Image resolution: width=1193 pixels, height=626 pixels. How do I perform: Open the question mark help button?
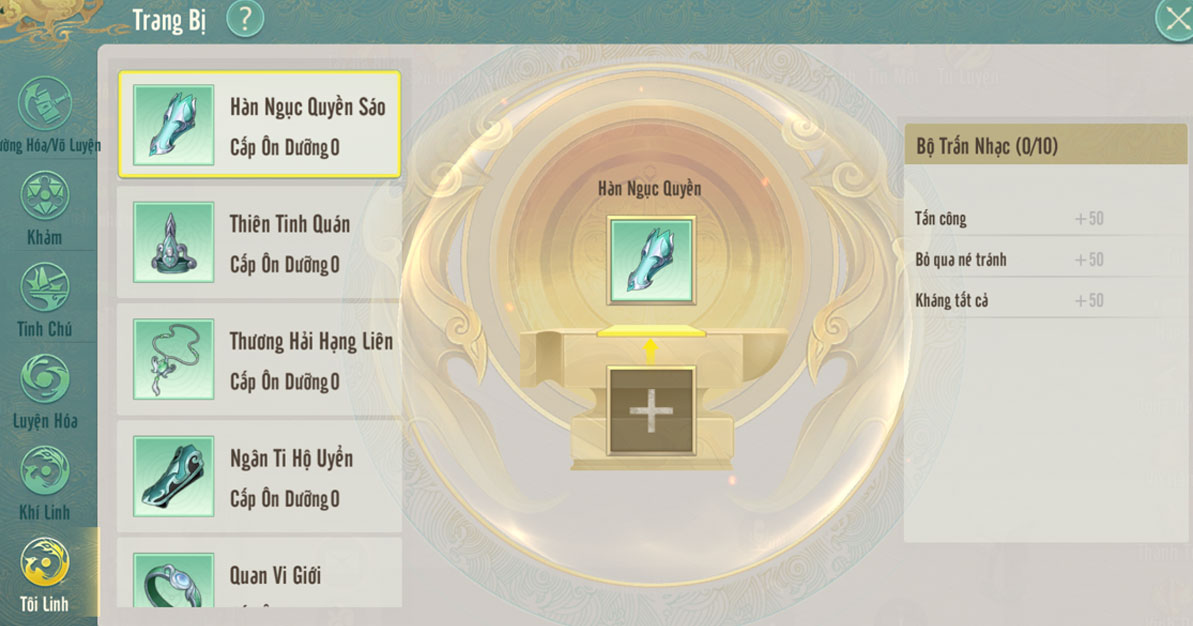tap(244, 19)
